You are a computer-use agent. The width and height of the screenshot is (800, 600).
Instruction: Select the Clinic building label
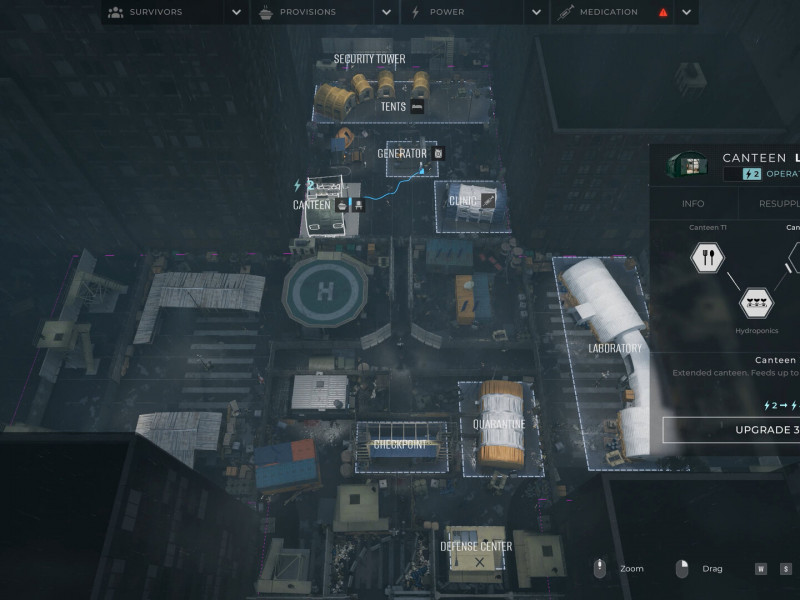click(x=463, y=200)
